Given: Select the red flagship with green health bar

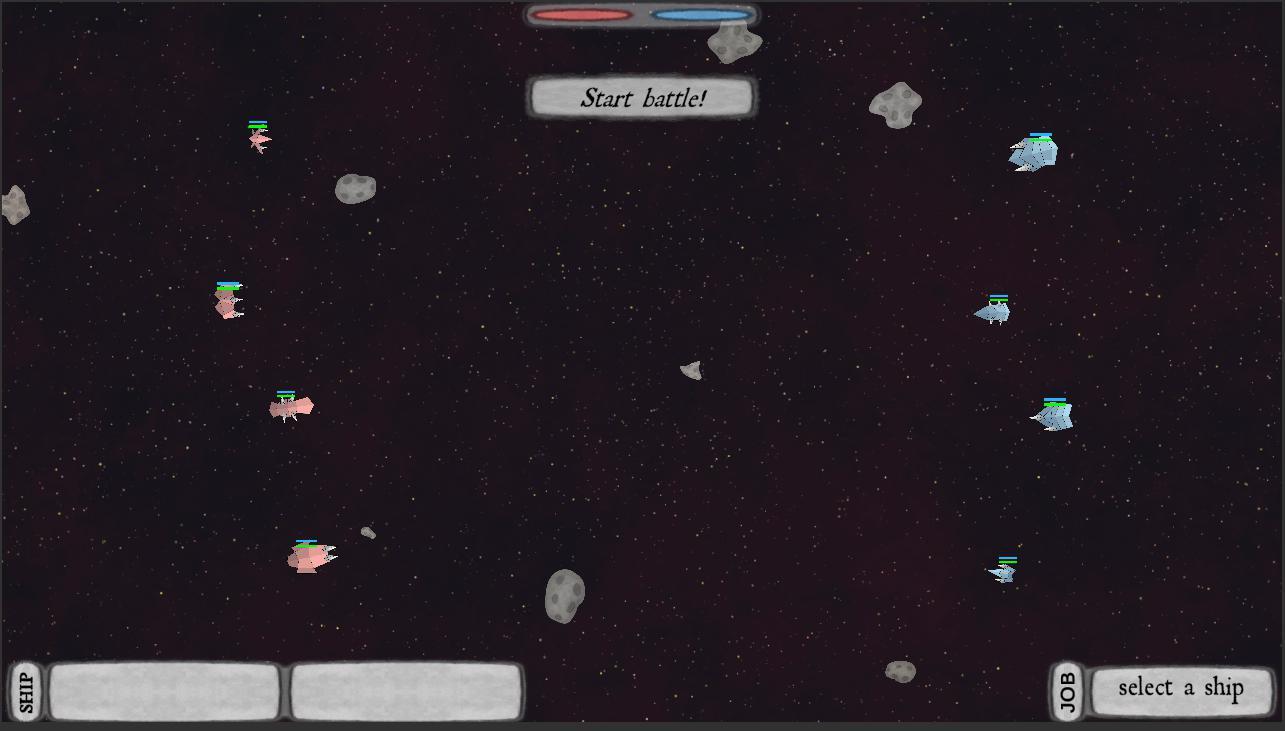Looking at the screenshot, I should click(x=308, y=558).
